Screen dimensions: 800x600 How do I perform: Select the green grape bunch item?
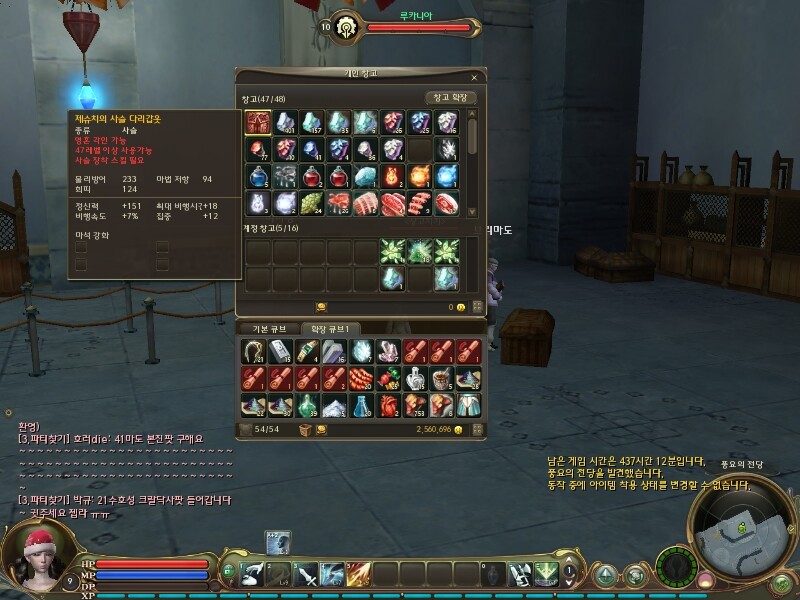point(312,204)
